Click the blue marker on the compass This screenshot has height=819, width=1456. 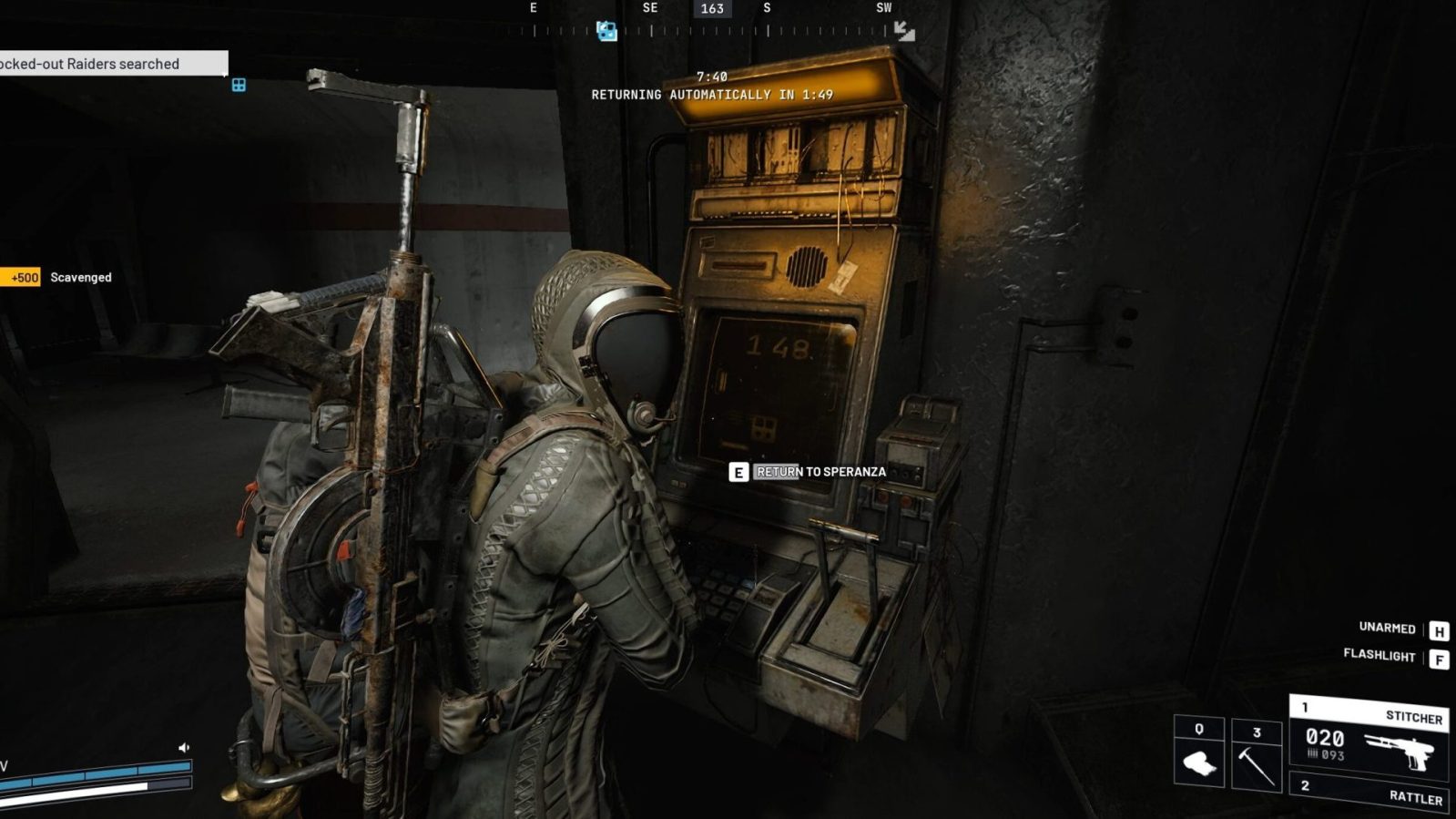click(x=606, y=32)
